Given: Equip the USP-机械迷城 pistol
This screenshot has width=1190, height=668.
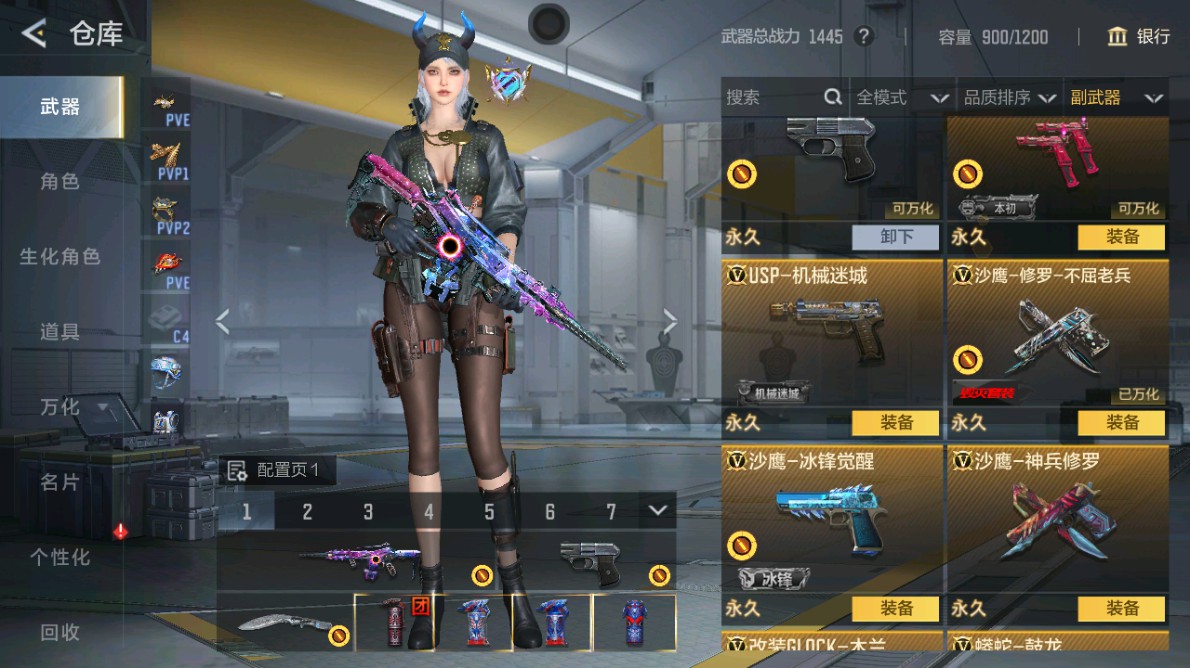Looking at the screenshot, I should 895,423.
